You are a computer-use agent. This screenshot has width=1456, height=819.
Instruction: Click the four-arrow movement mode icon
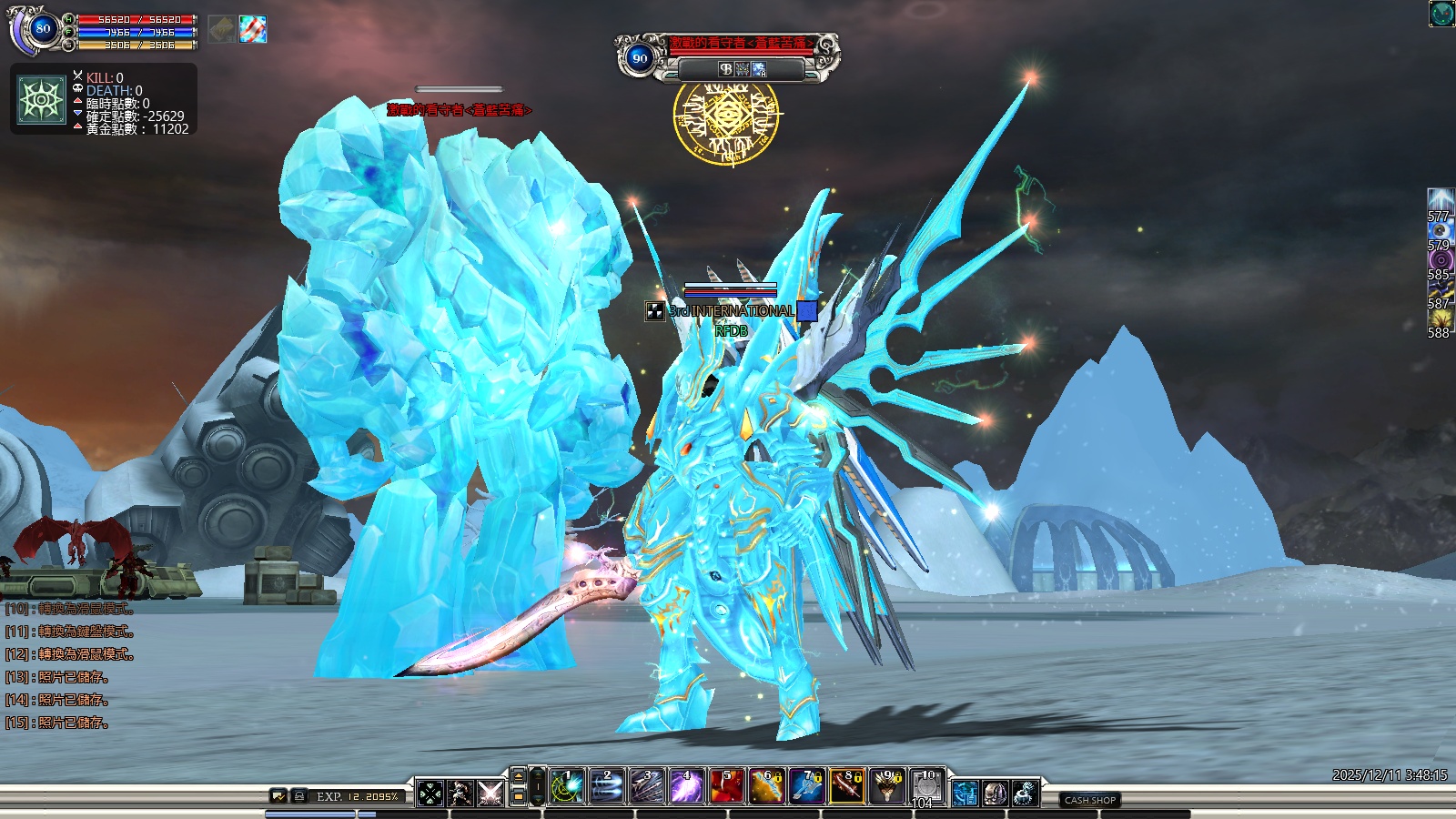(430, 794)
